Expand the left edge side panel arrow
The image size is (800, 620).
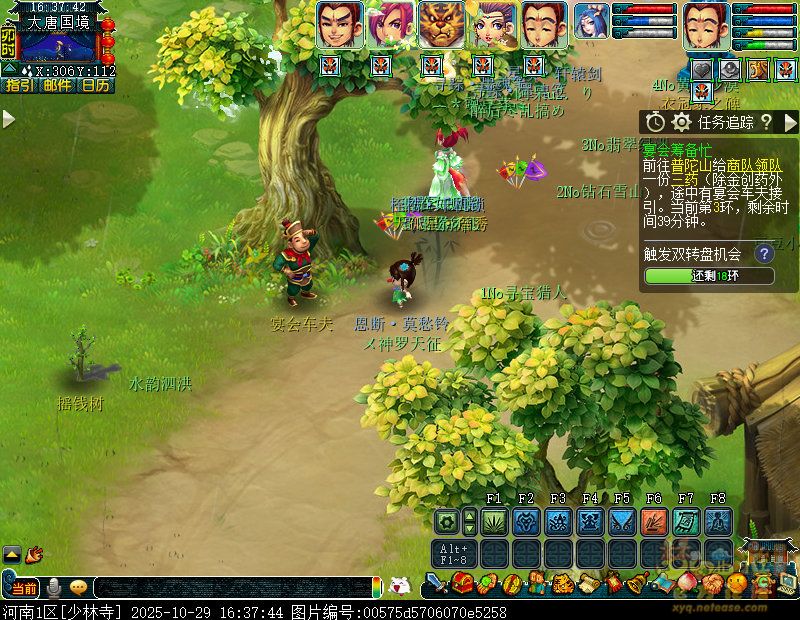pos(8,119)
